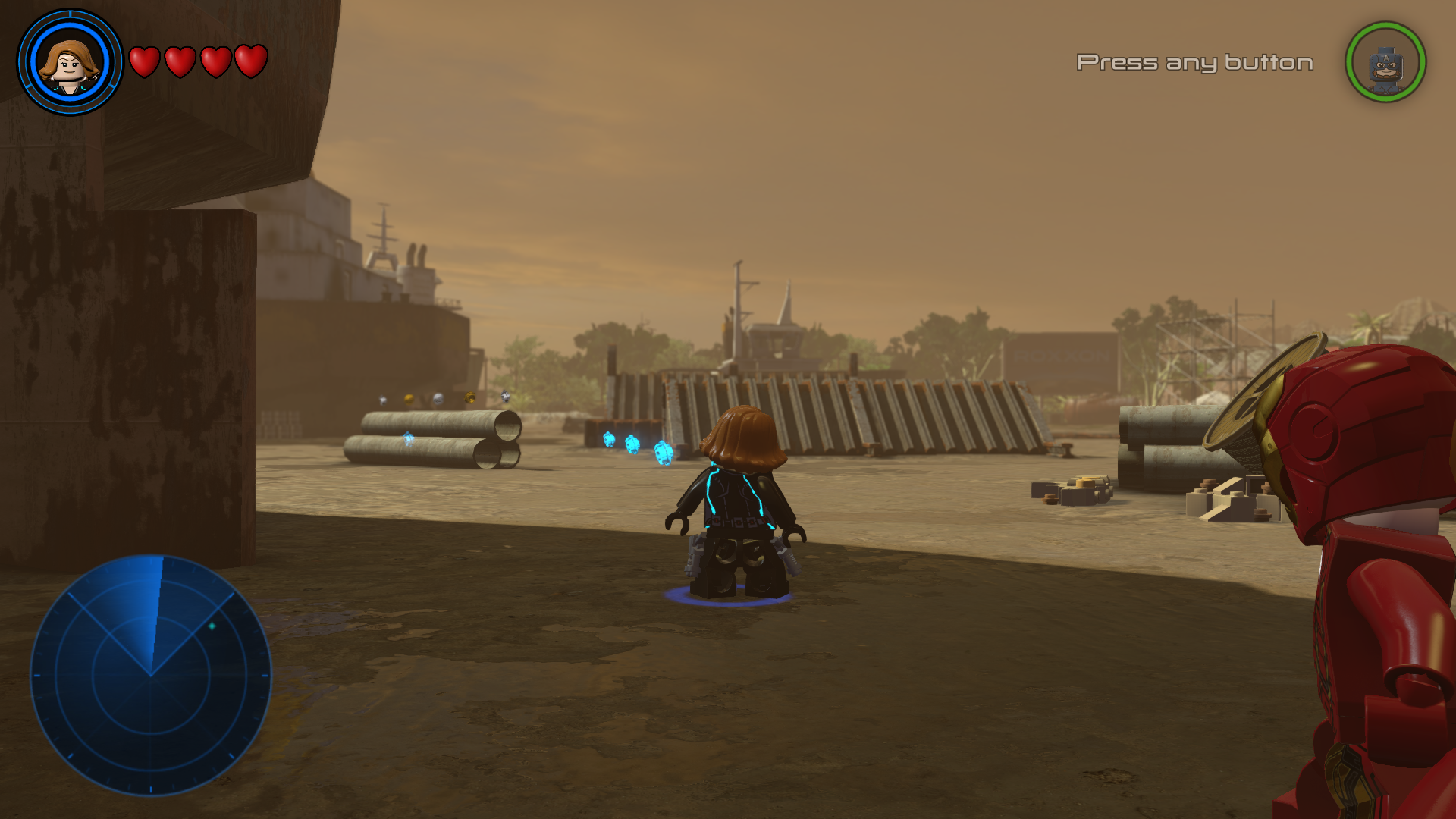Open the blue radar minimap
Image resolution: width=1456 pixels, height=819 pixels.
tap(151, 675)
